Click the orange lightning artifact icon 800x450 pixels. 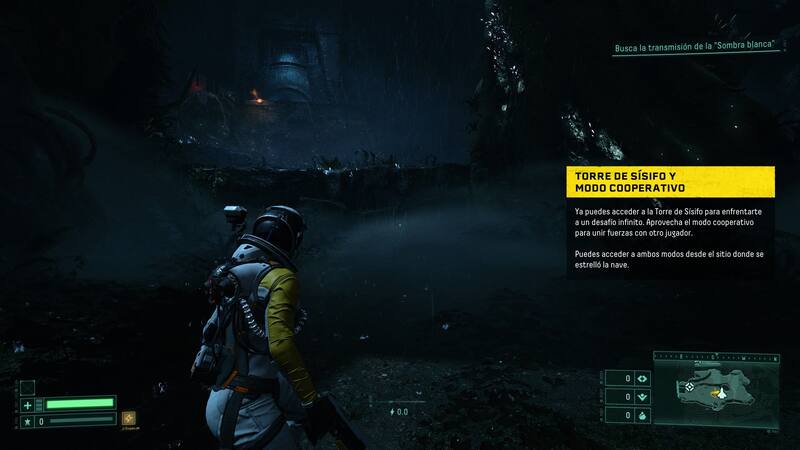coord(129,419)
